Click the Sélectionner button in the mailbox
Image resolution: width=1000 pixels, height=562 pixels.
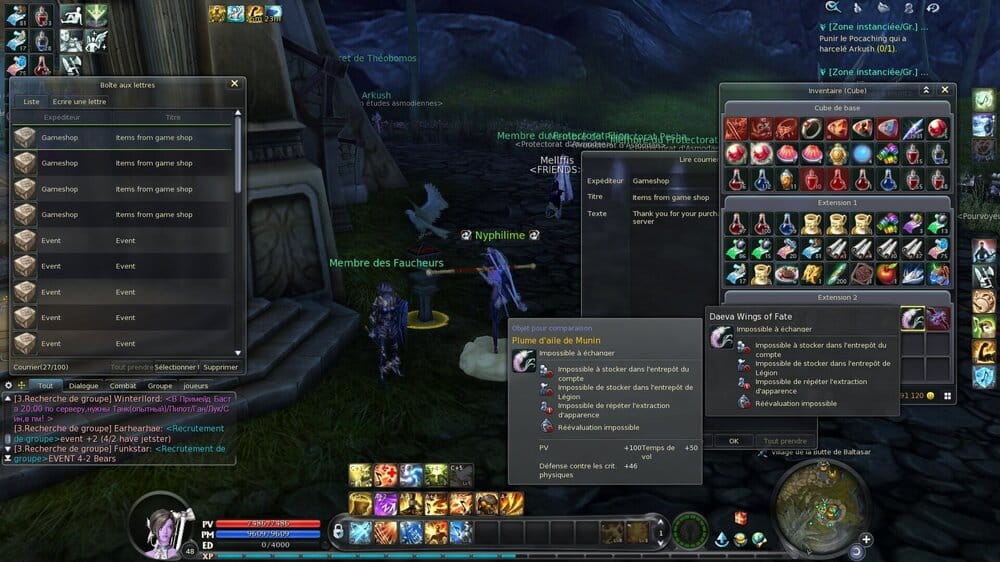(176, 367)
